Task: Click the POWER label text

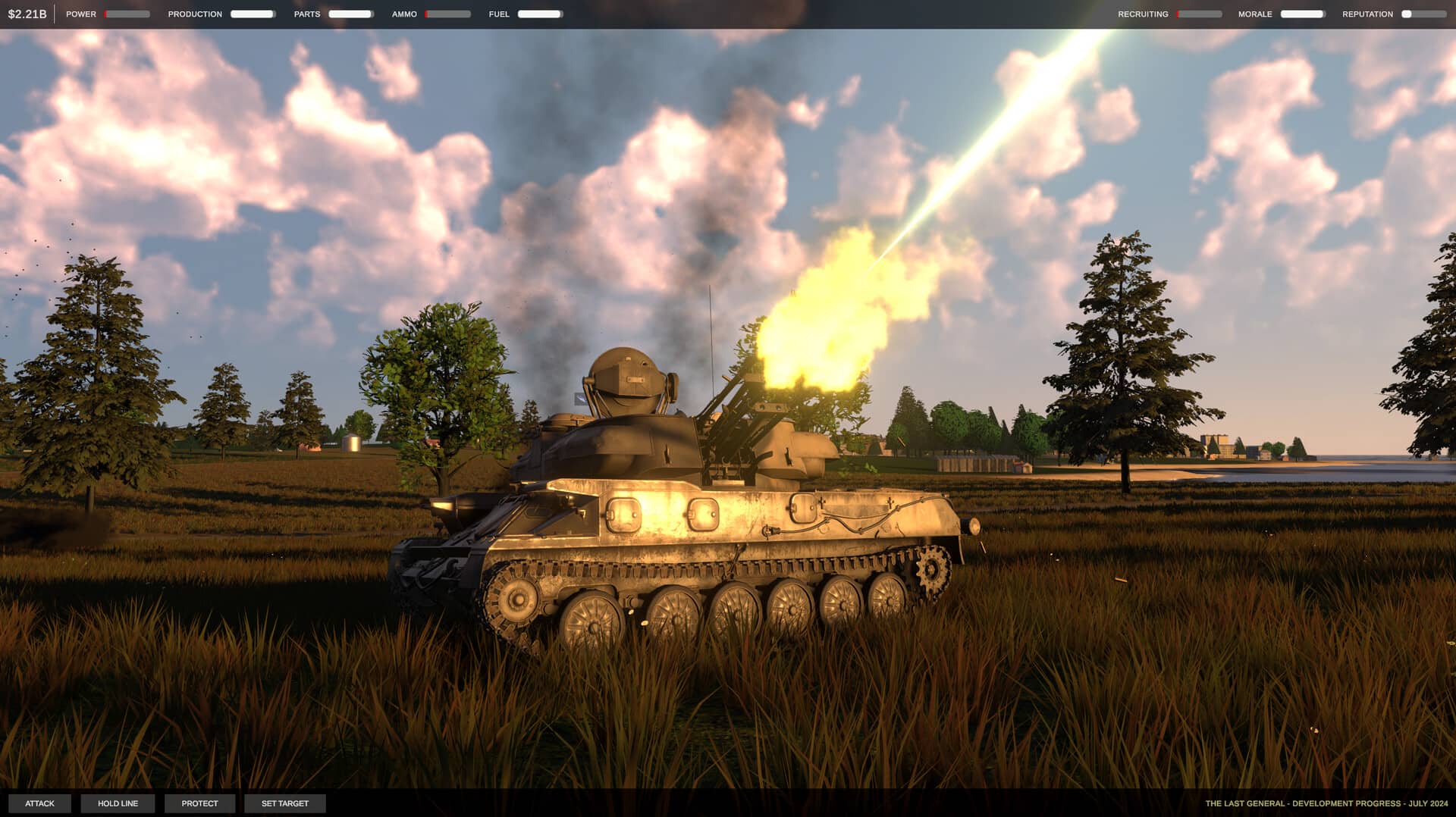Action: [81, 14]
